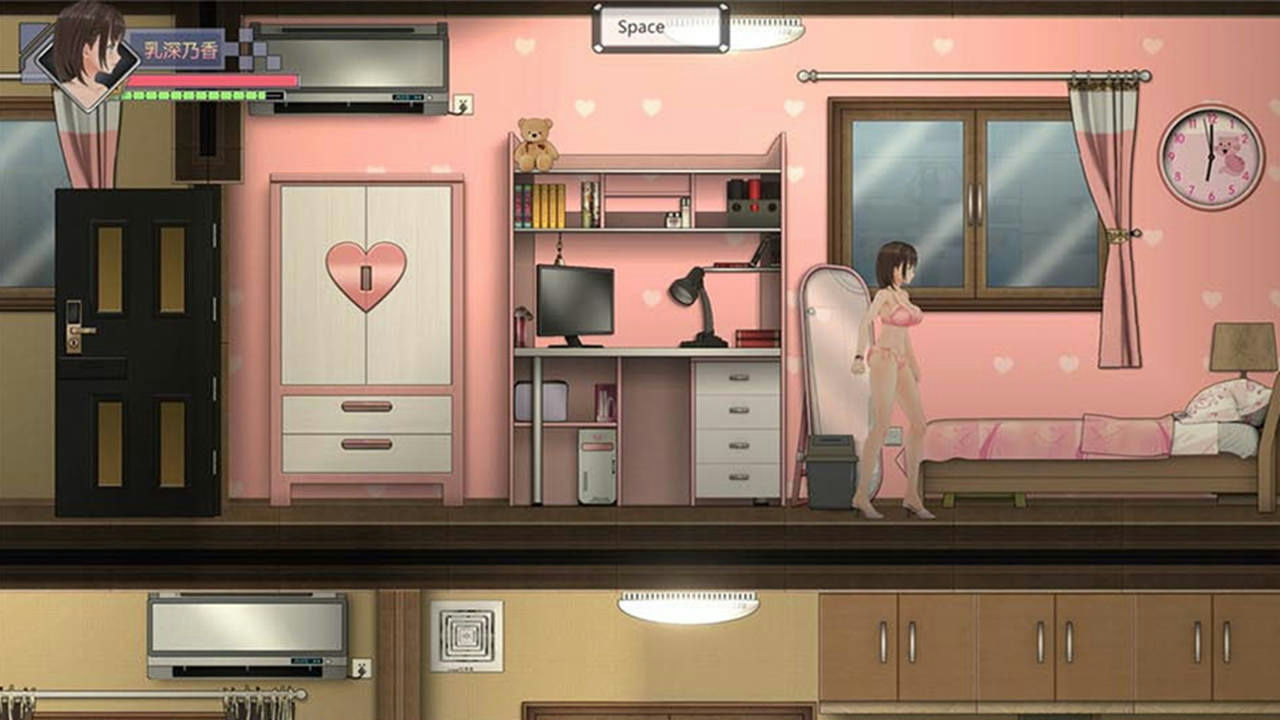The height and width of the screenshot is (720, 1280).
Task: Click the character standing by the bed
Action: click(x=895, y=370)
